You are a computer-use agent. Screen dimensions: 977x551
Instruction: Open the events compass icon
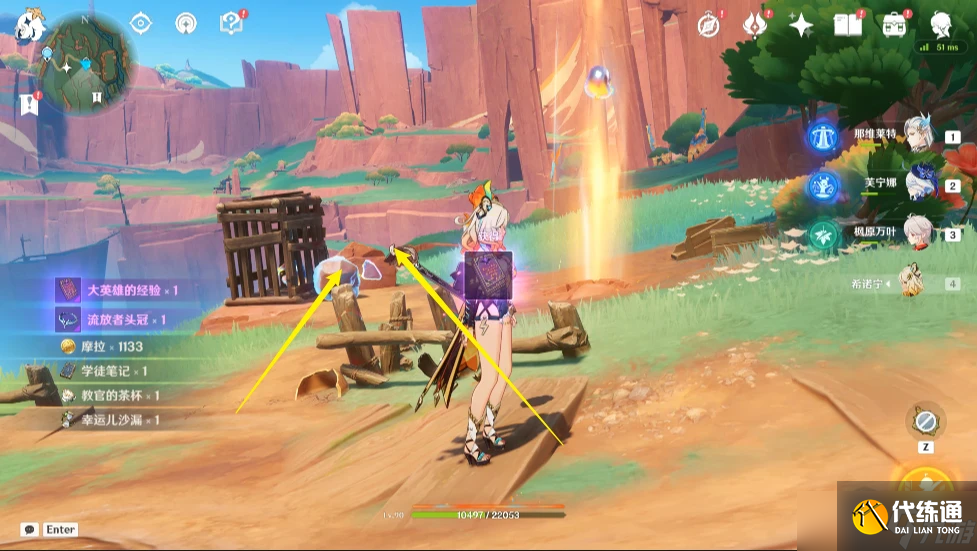710,25
